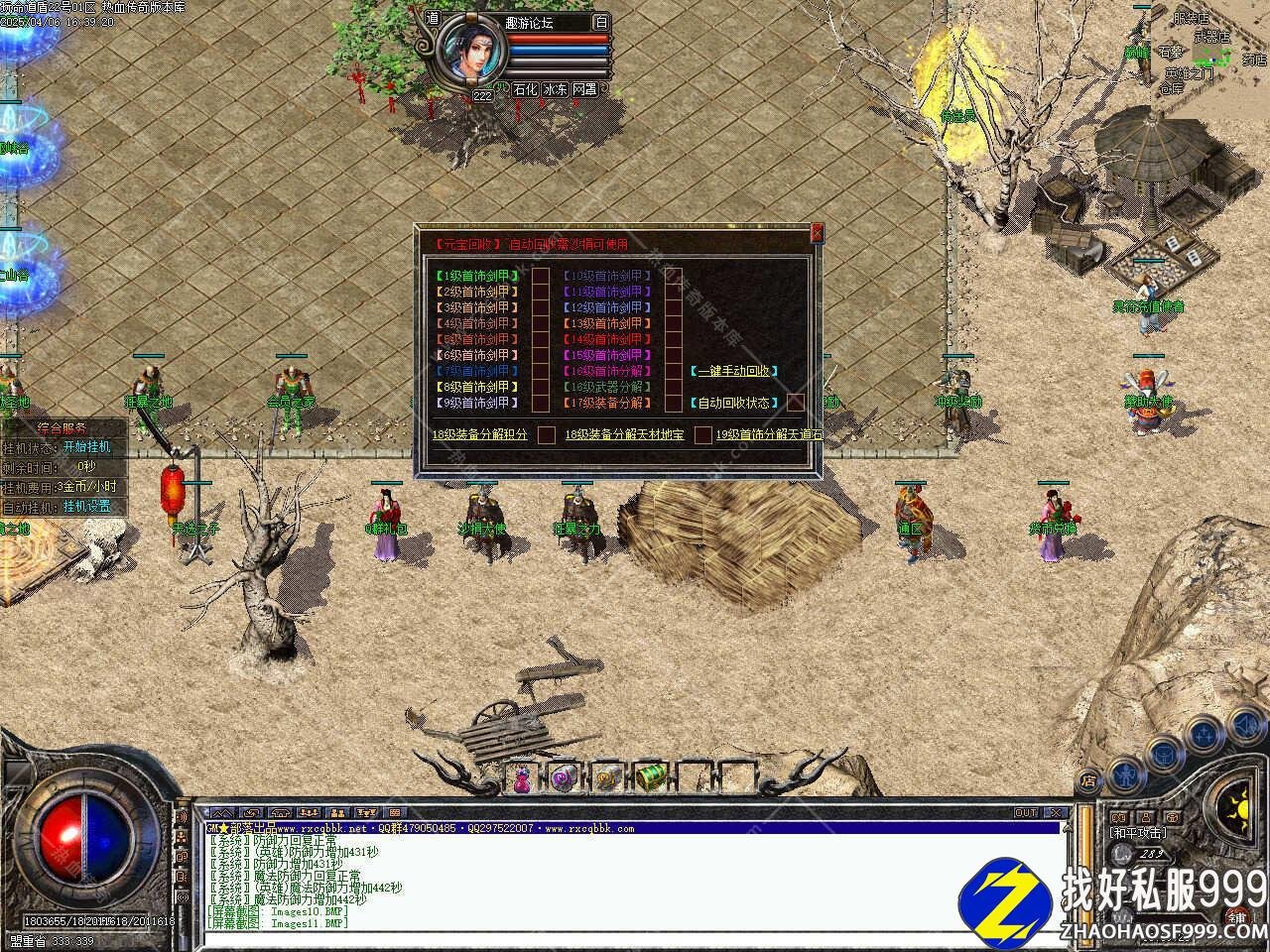This screenshot has width=1270, height=952.
Task: Select the 19级首饰分解天道石 option
Action: tap(769, 434)
